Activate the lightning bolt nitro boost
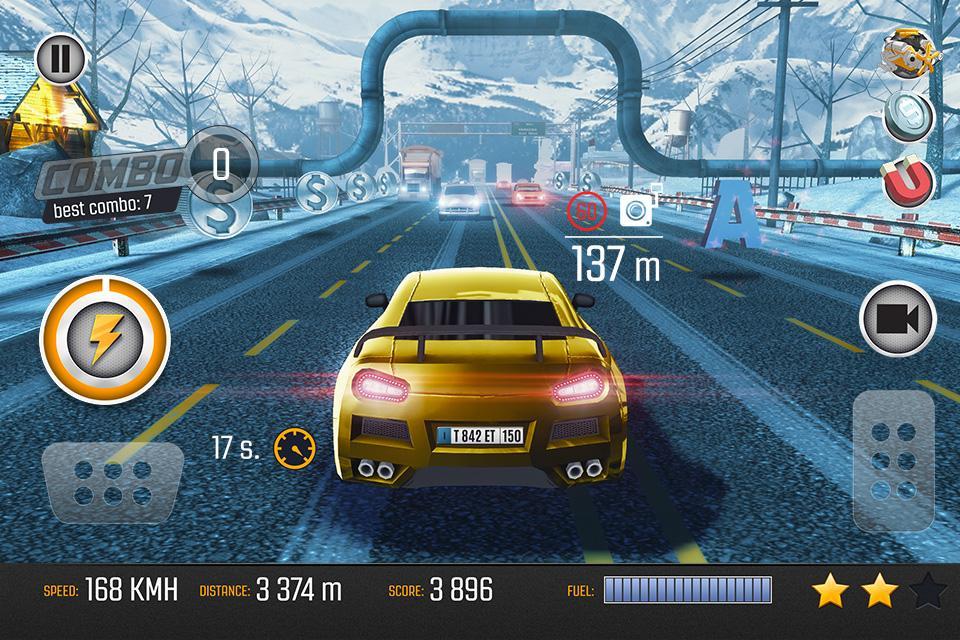The height and width of the screenshot is (640, 960). [x=91, y=336]
